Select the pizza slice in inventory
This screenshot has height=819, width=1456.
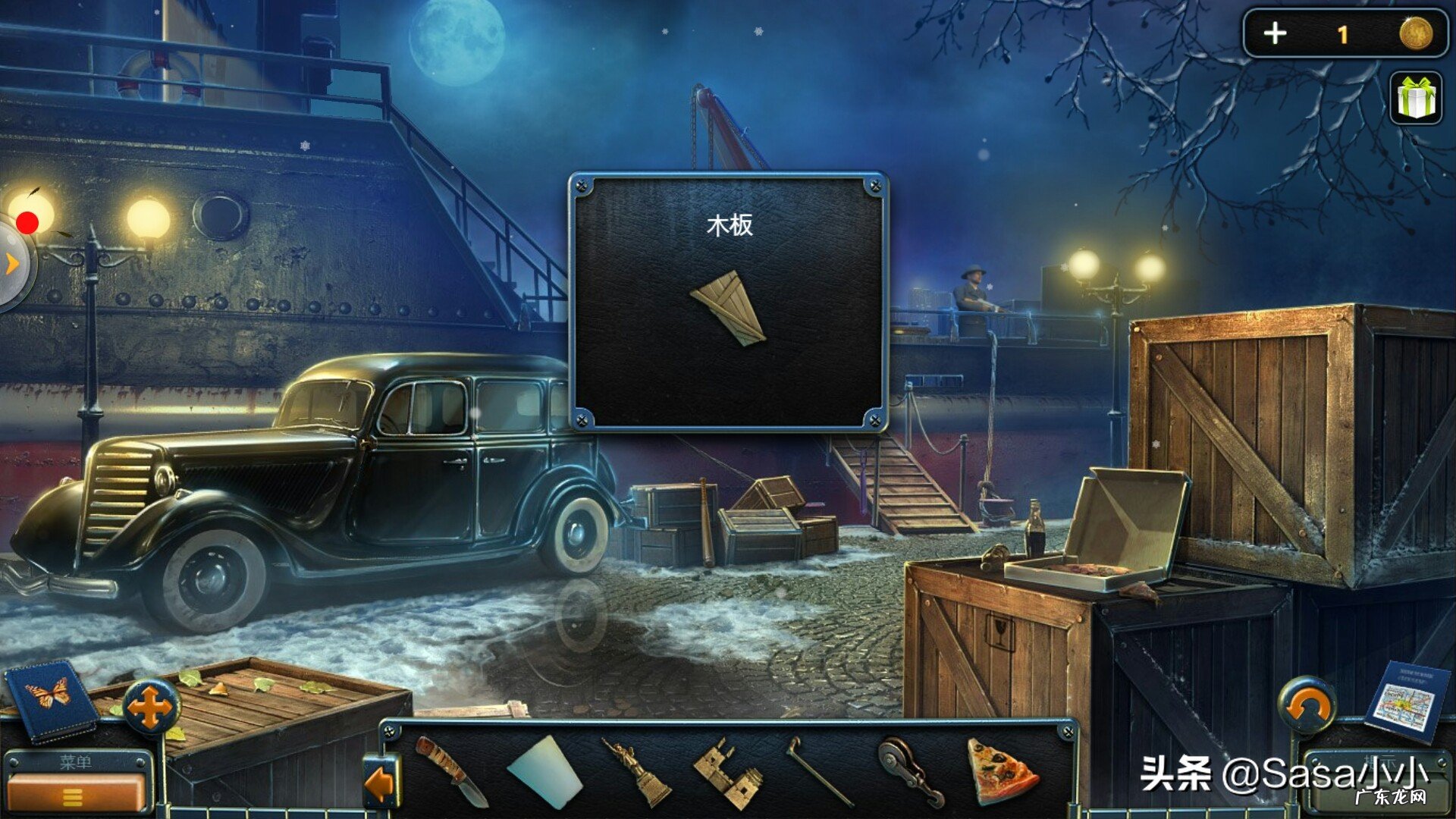pos(1000,772)
